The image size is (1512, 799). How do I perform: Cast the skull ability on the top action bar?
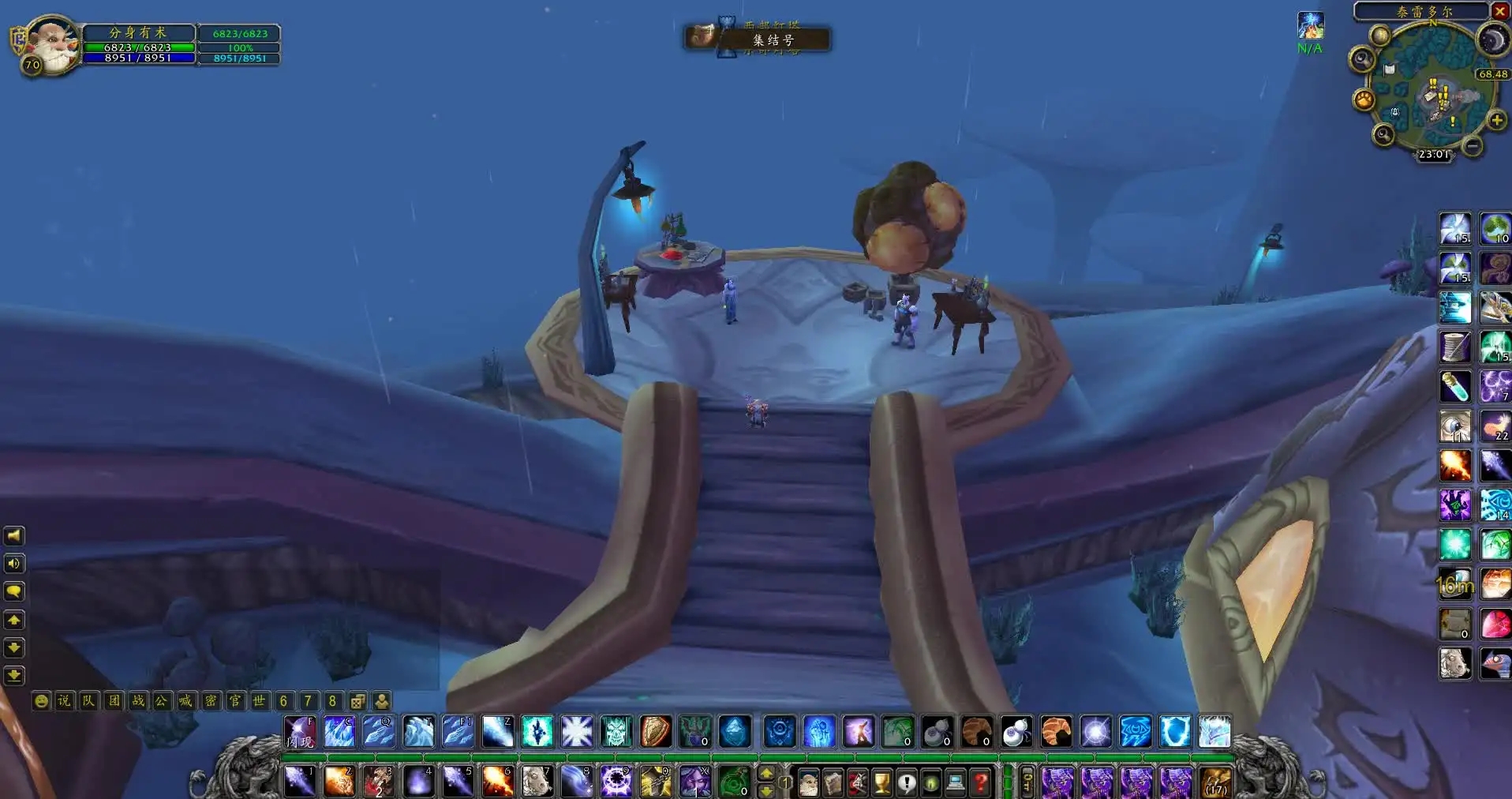tap(616, 732)
